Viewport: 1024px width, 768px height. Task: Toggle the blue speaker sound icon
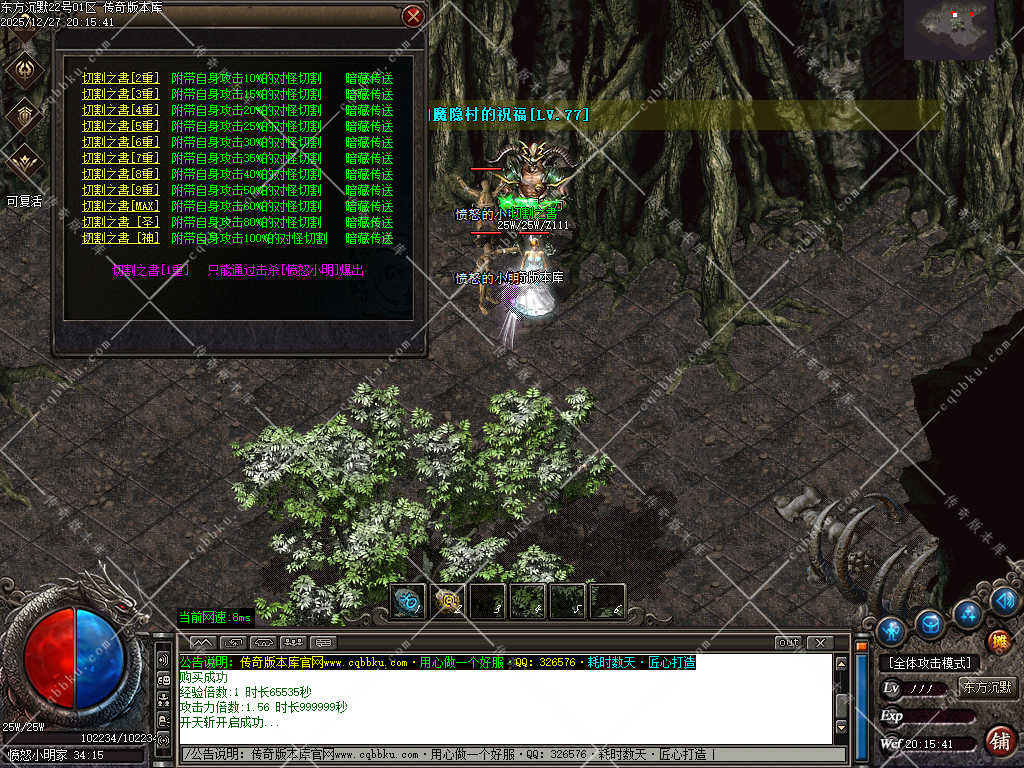point(1004,600)
